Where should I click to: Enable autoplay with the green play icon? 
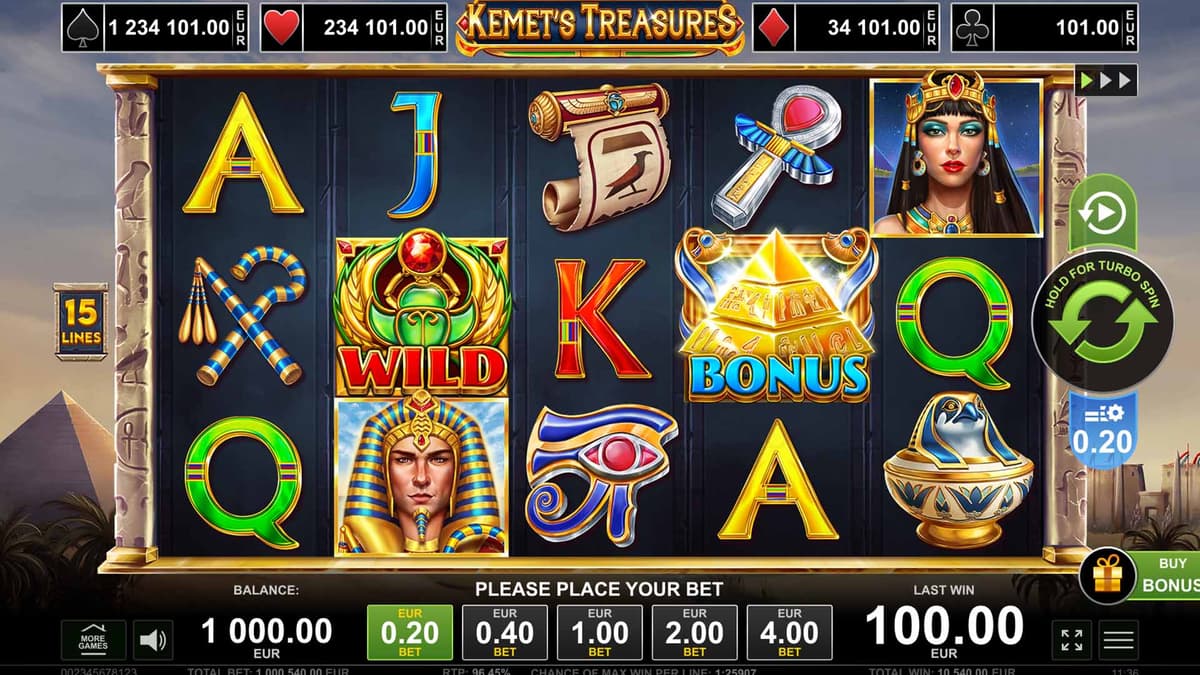coord(1103,213)
